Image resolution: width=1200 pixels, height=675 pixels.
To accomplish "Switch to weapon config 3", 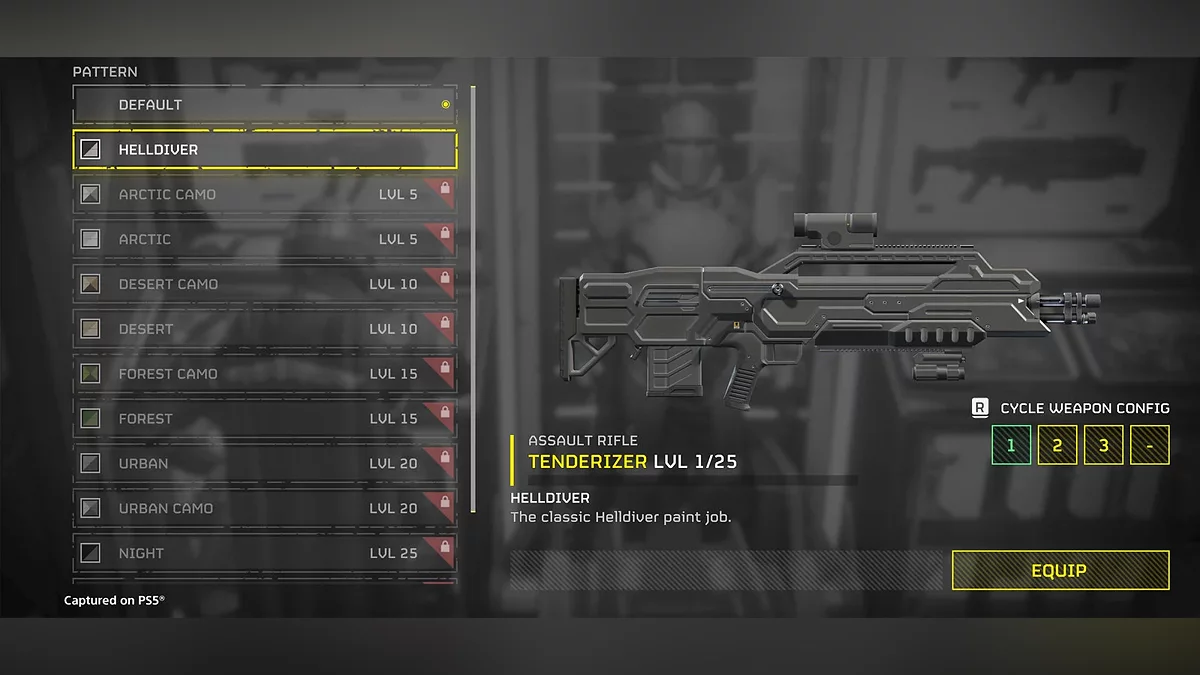I will click(x=1103, y=445).
